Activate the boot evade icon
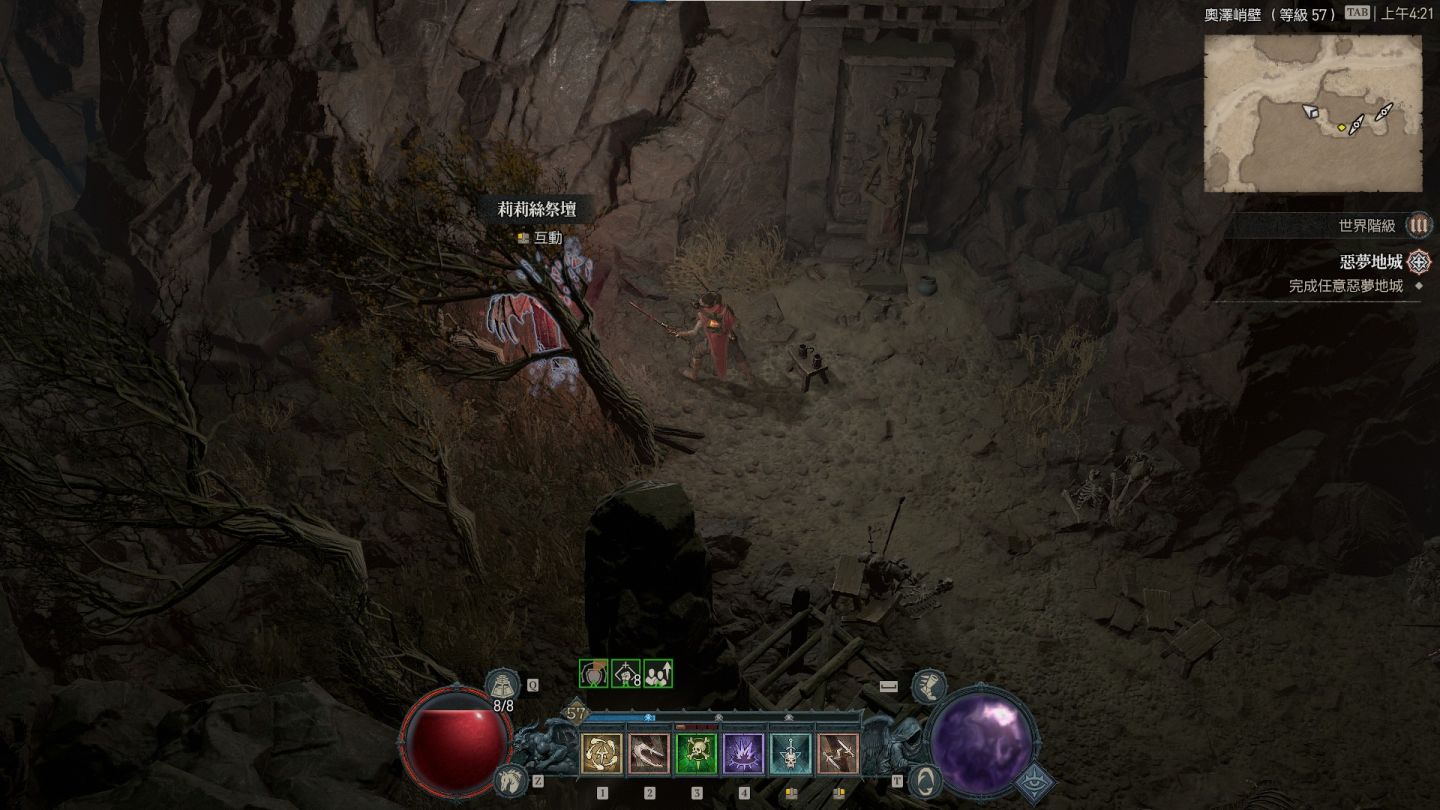This screenshot has width=1440, height=810. click(929, 685)
